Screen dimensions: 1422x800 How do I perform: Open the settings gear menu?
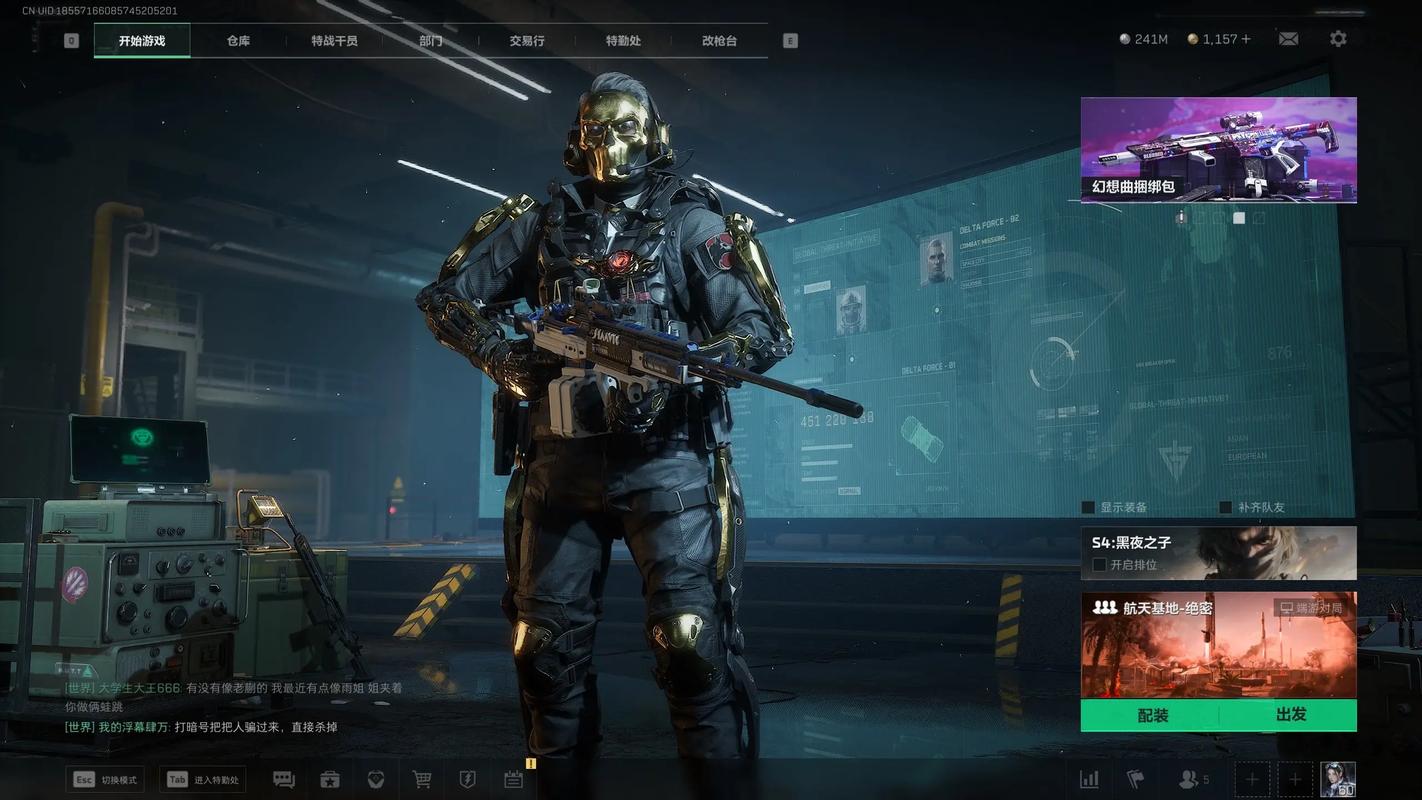(1337, 38)
